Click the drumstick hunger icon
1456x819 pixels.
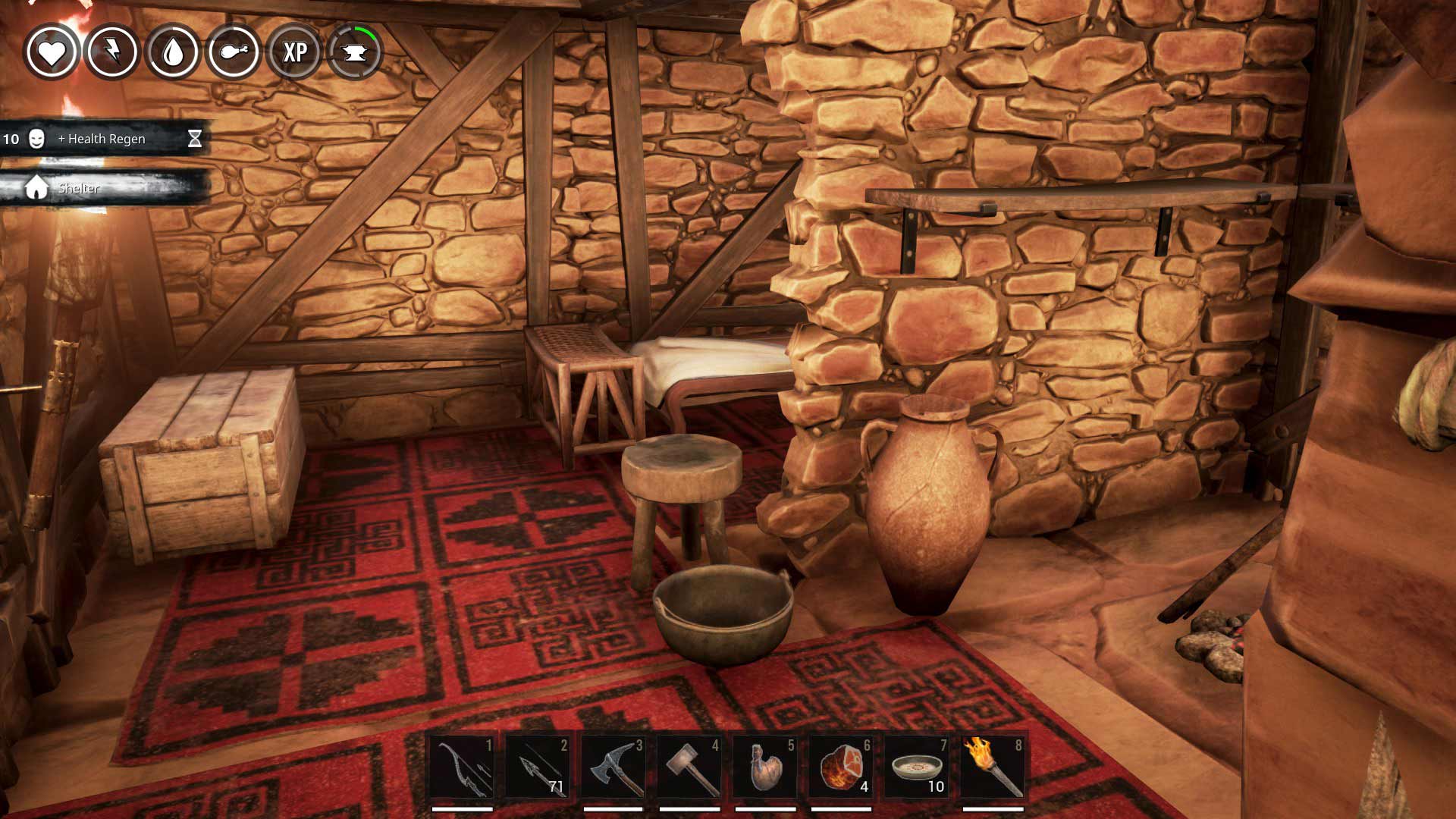[x=234, y=52]
